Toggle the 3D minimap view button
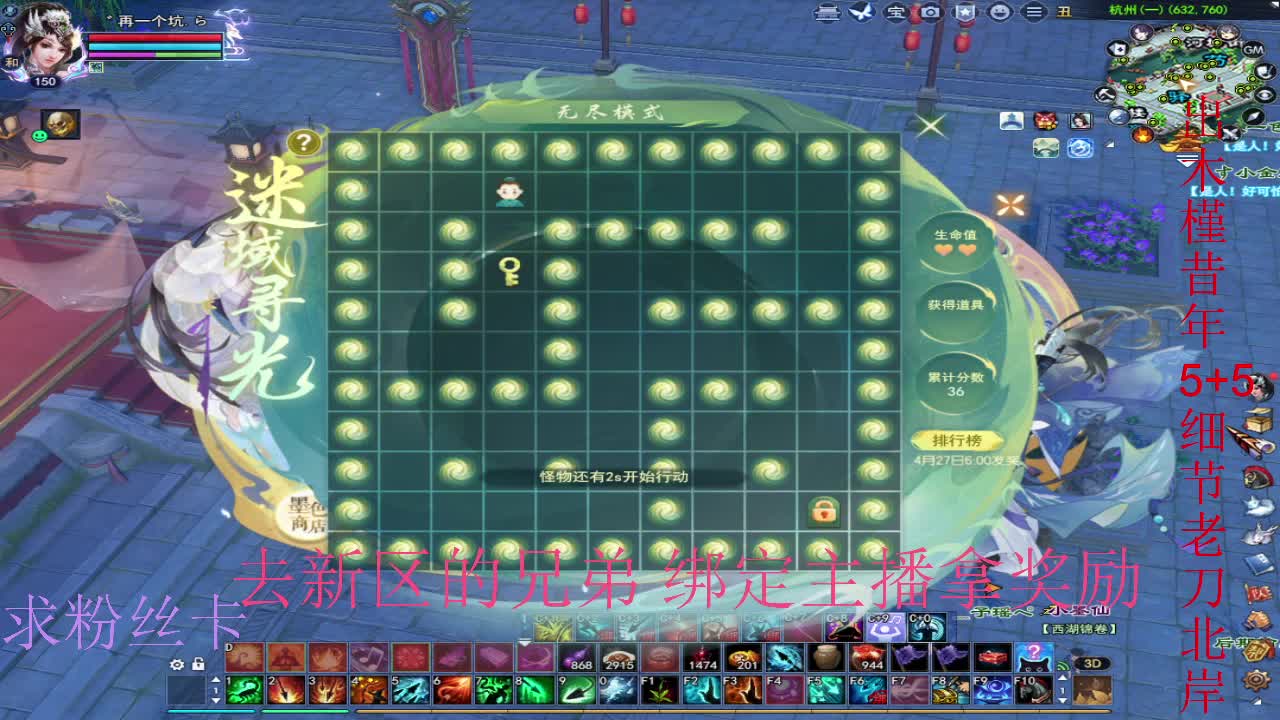The height and width of the screenshot is (720, 1280). tap(1093, 663)
